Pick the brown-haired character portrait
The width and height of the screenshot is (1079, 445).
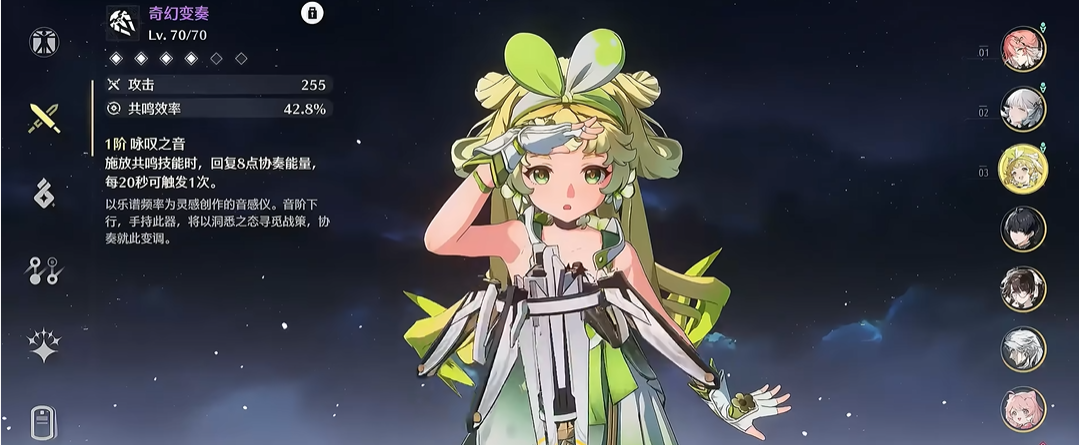coord(1023,289)
